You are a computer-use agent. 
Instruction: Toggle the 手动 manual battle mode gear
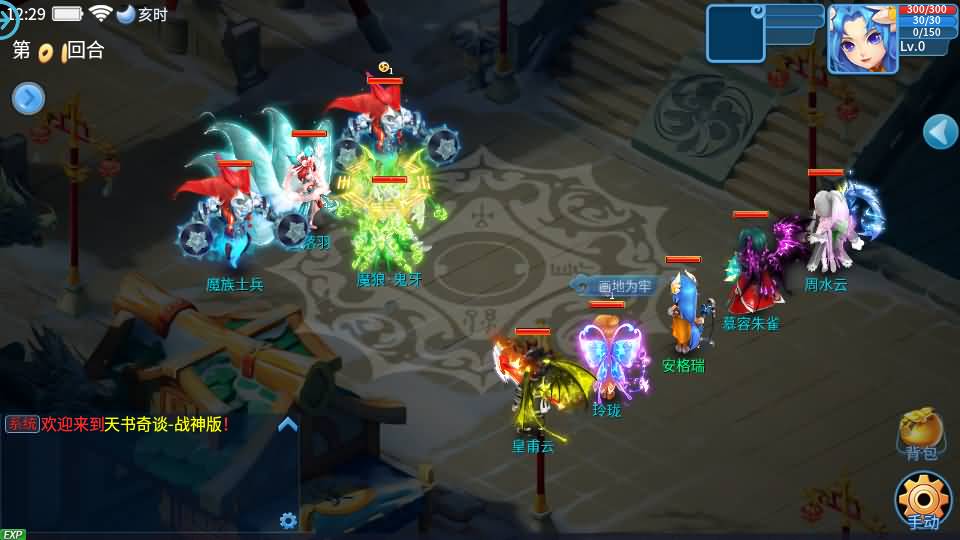[x=922, y=498]
